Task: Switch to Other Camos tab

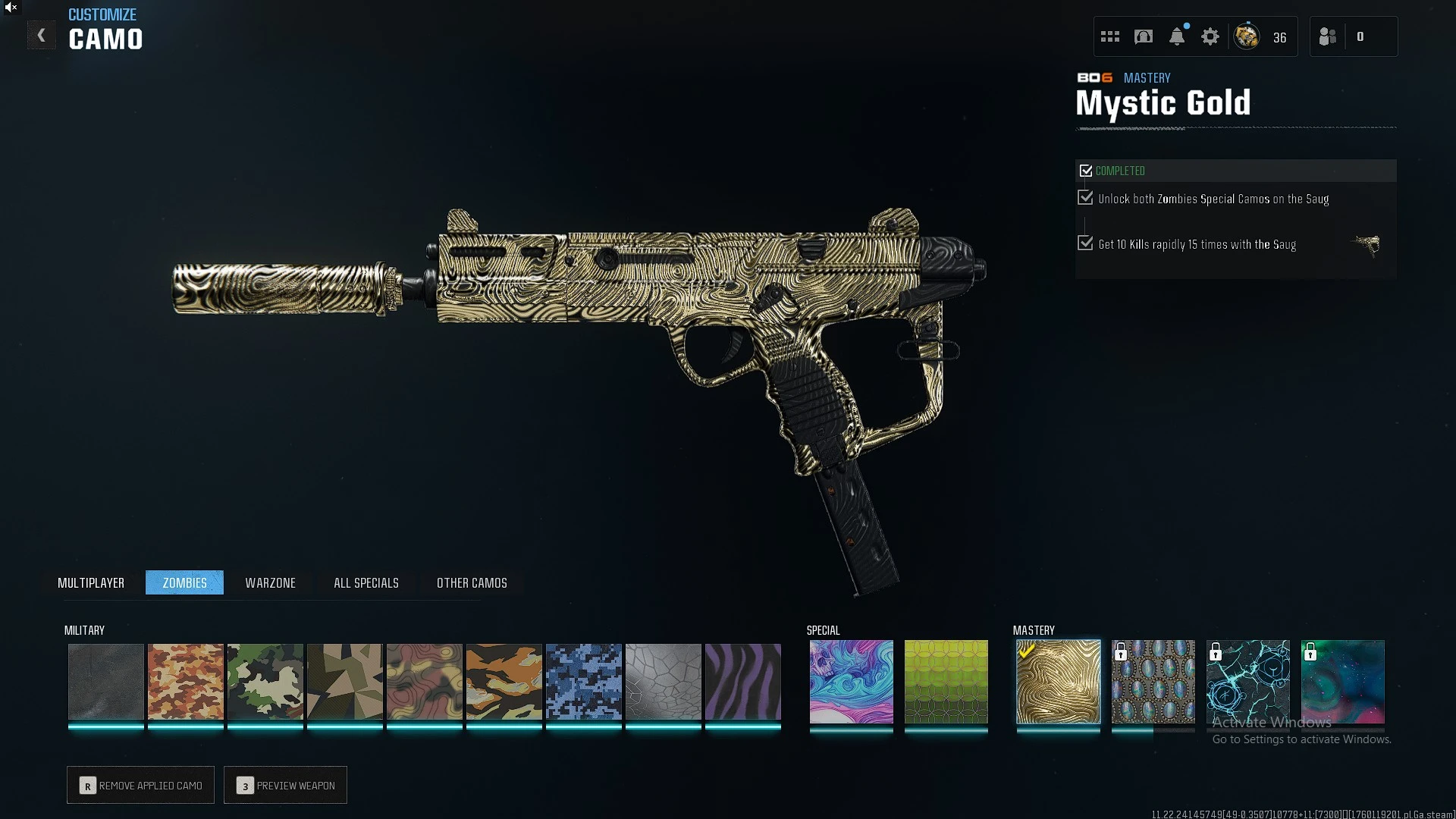Action: pos(472,582)
